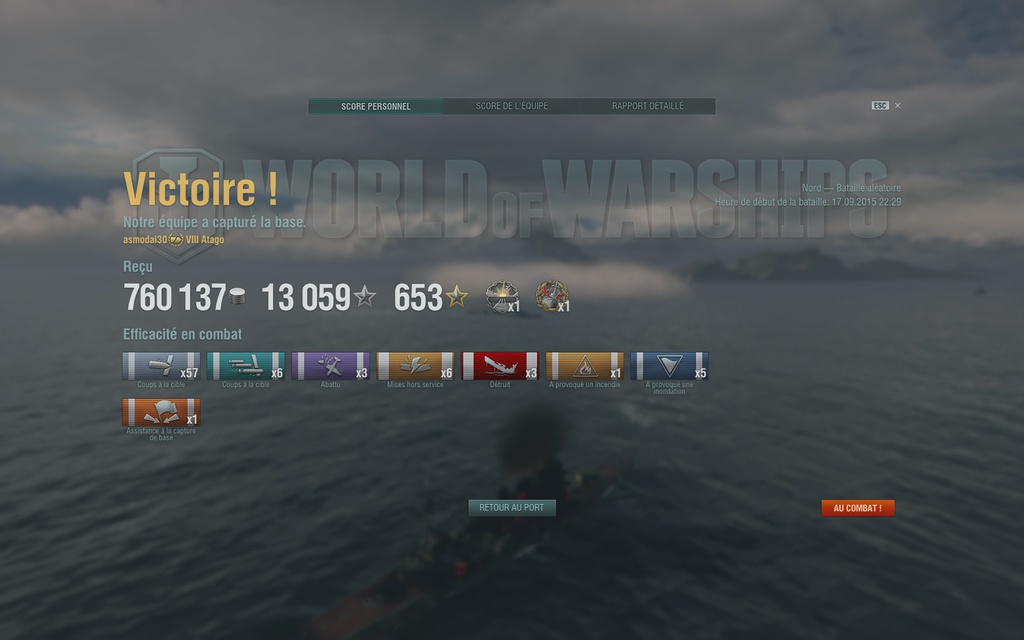
Task: Inspect the incendie fire ribbon
Action: [585, 366]
